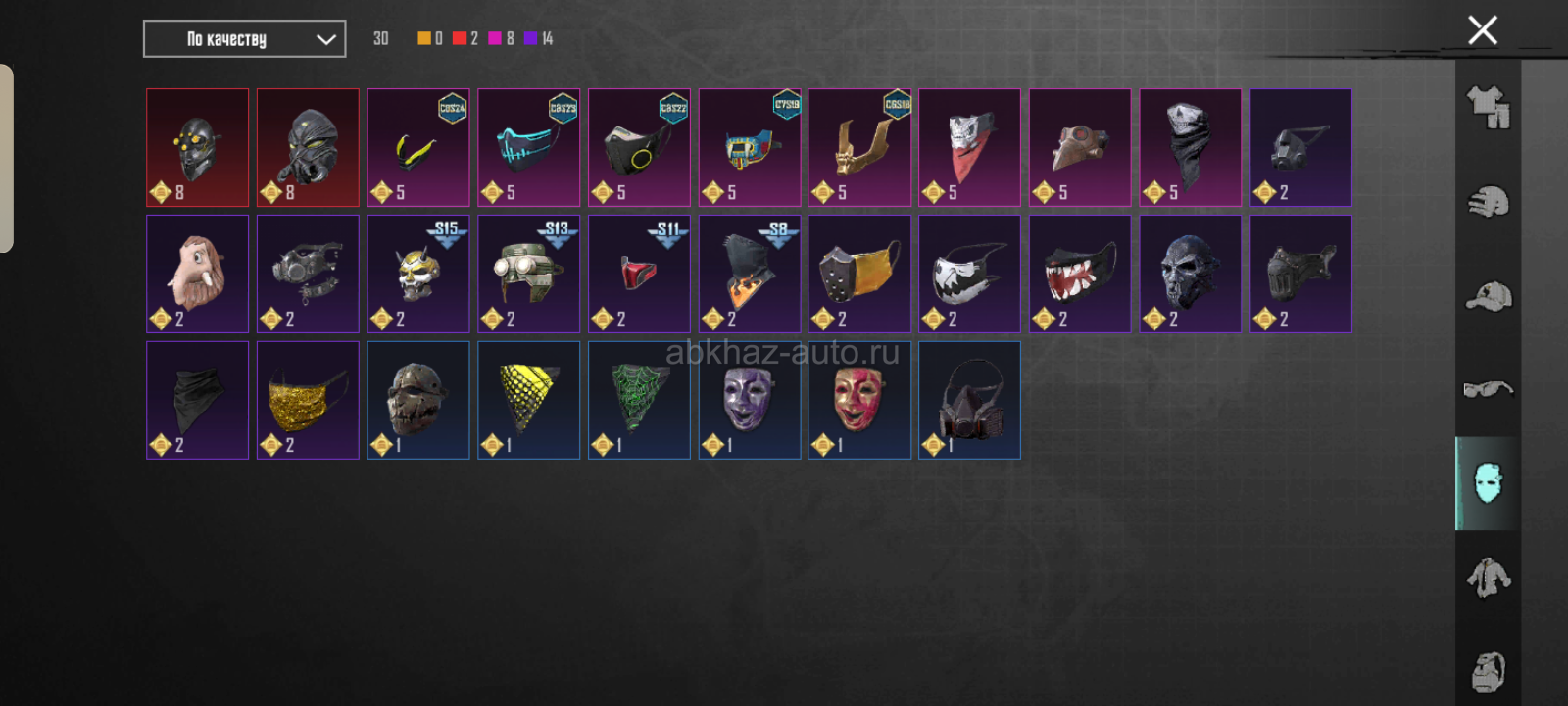1568x706 pixels.
Task: Choose the green spiderweb bandana
Action: 639,400
